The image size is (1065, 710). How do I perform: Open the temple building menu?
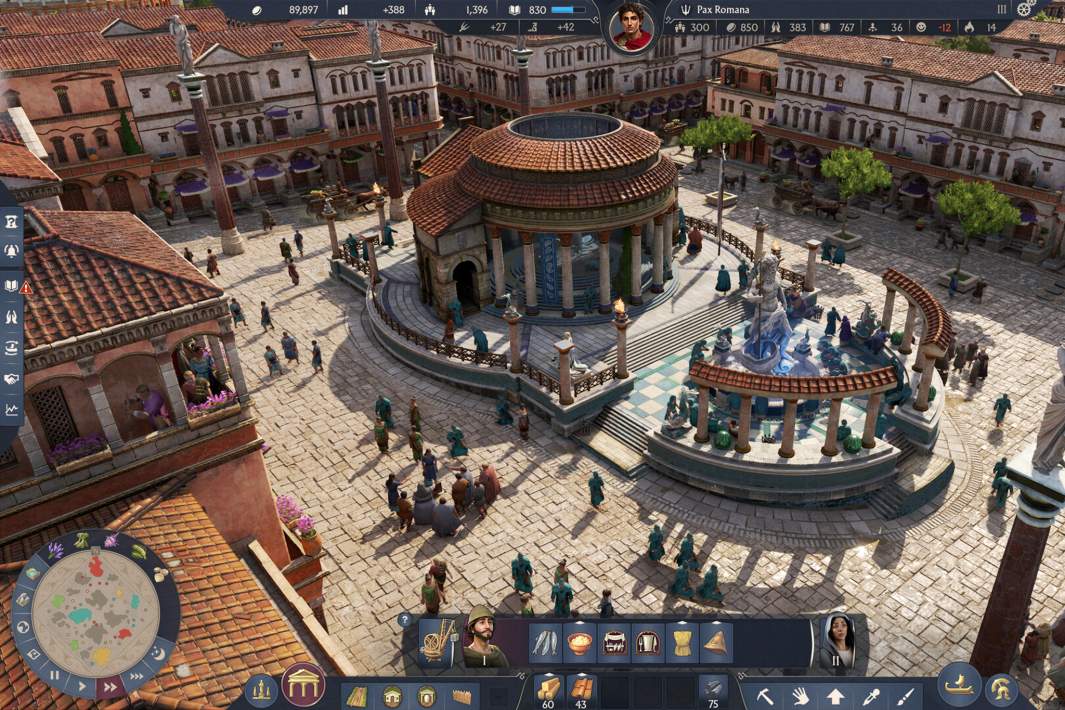tap(303, 685)
